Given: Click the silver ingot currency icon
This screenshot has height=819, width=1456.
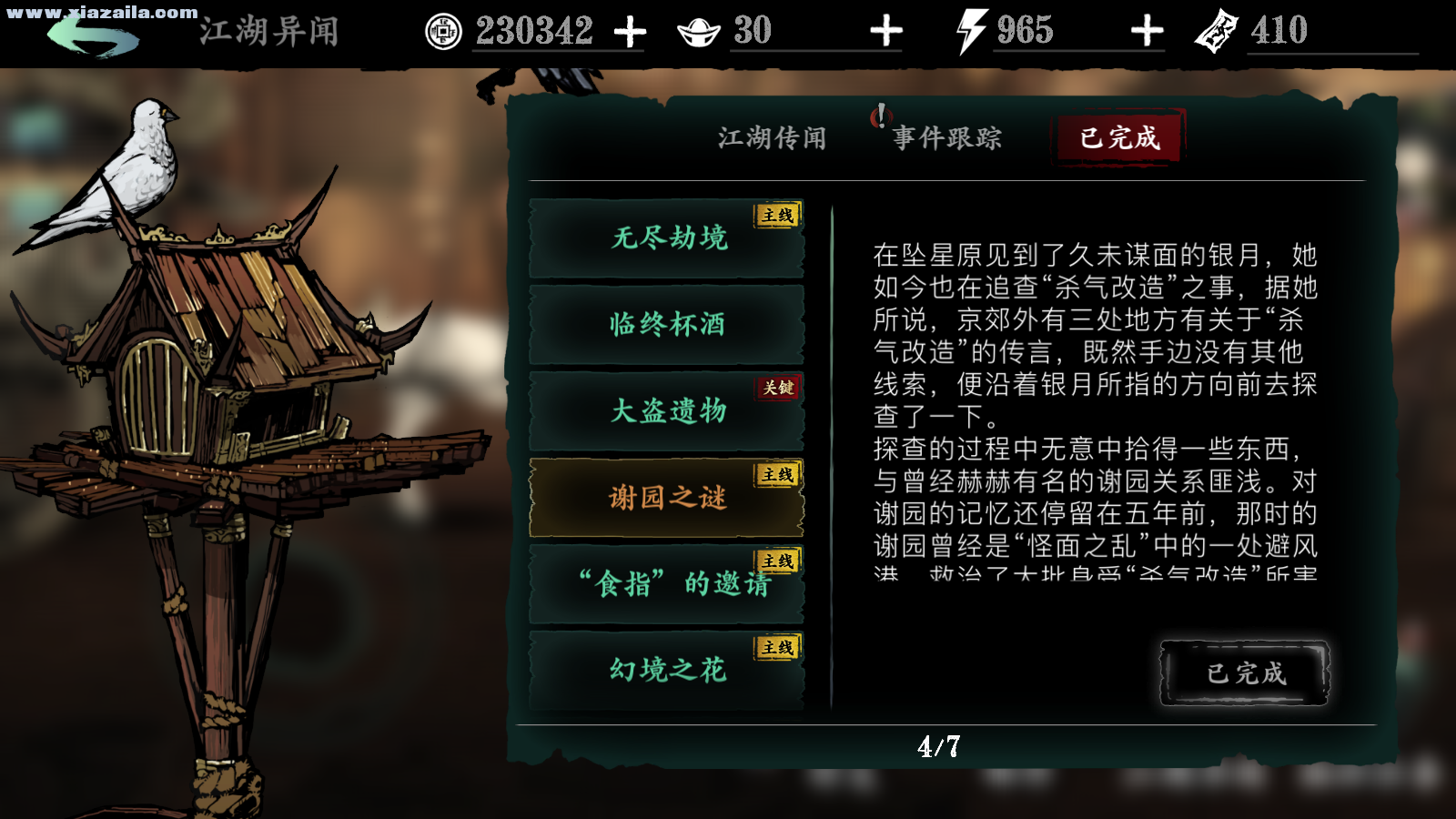Looking at the screenshot, I should 696,31.
